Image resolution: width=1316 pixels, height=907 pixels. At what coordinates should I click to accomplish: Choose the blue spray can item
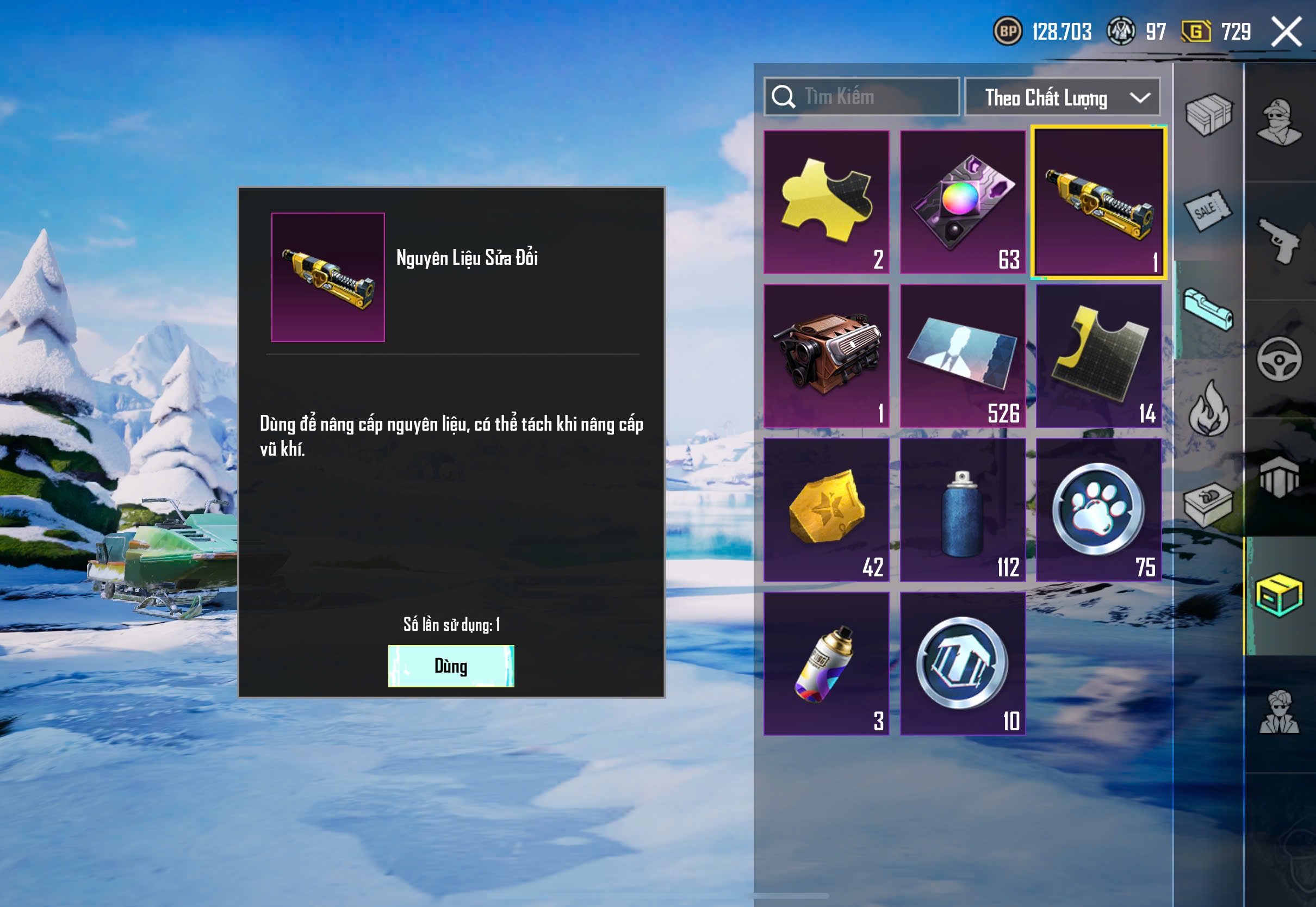tap(963, 510)
